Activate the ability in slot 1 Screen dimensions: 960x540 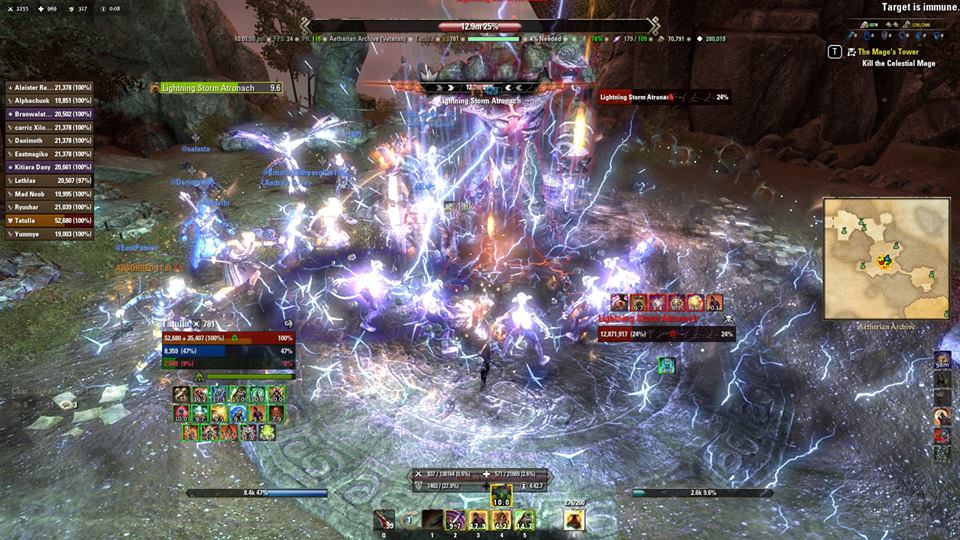tap(433, 520)
